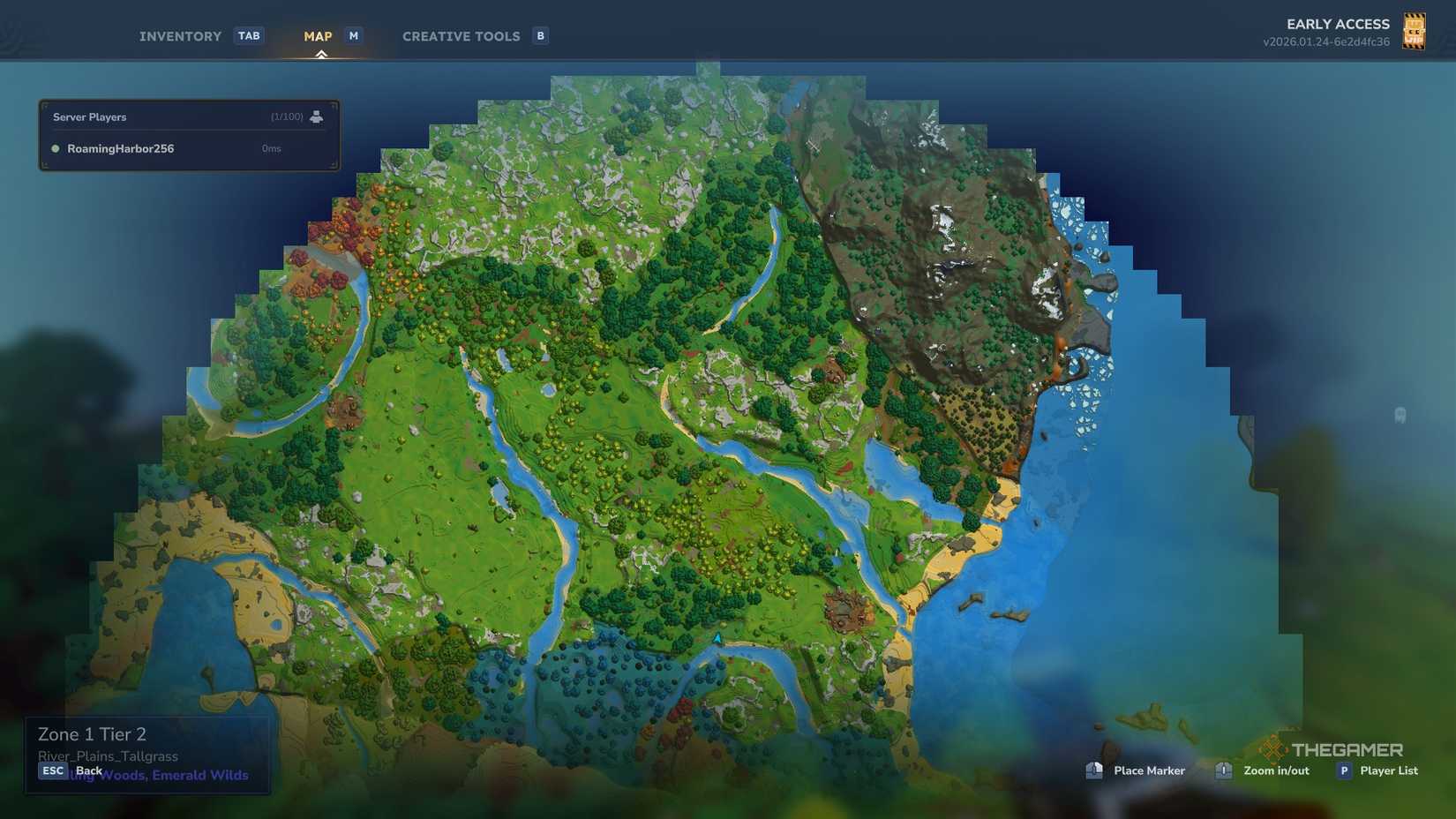This screenshot has height=819, width=1456.
Task: Click the green online status dot for RoamingHarbor256
Action: coord(55,148)
